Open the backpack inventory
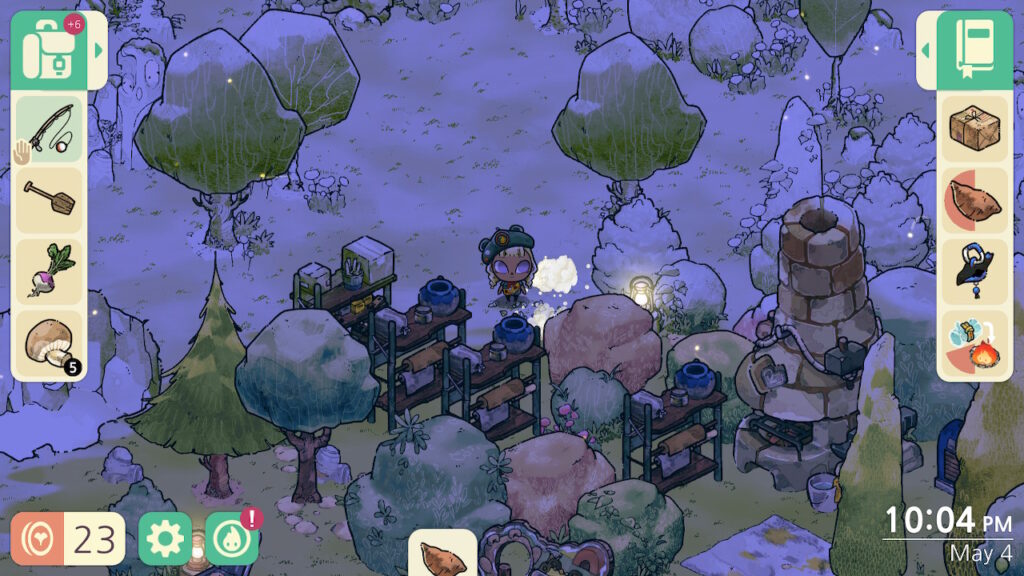Viewport: 1024px width, 576px height. (48, 50)
